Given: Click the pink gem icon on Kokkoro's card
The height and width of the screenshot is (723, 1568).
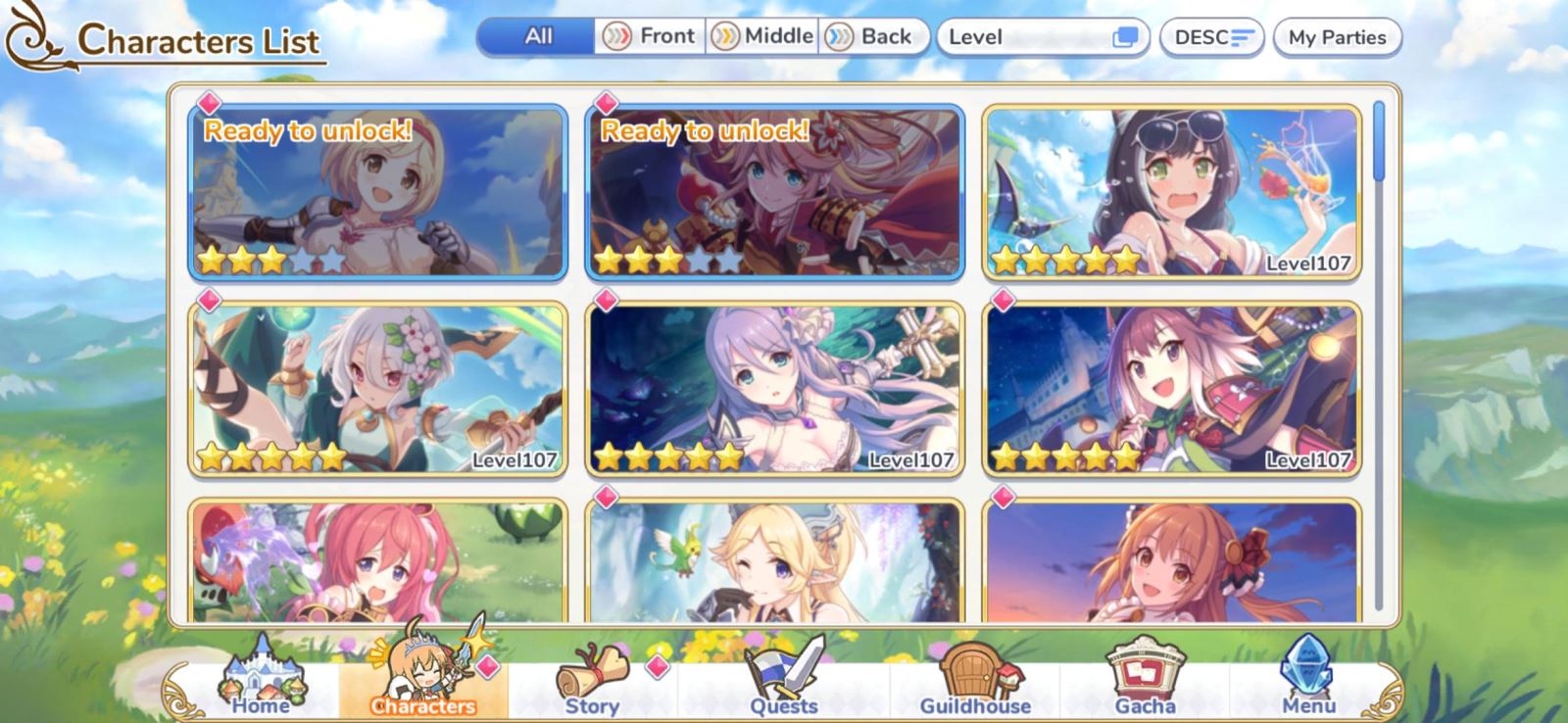Looking at the screenshot, I should (x=210, y=301).
